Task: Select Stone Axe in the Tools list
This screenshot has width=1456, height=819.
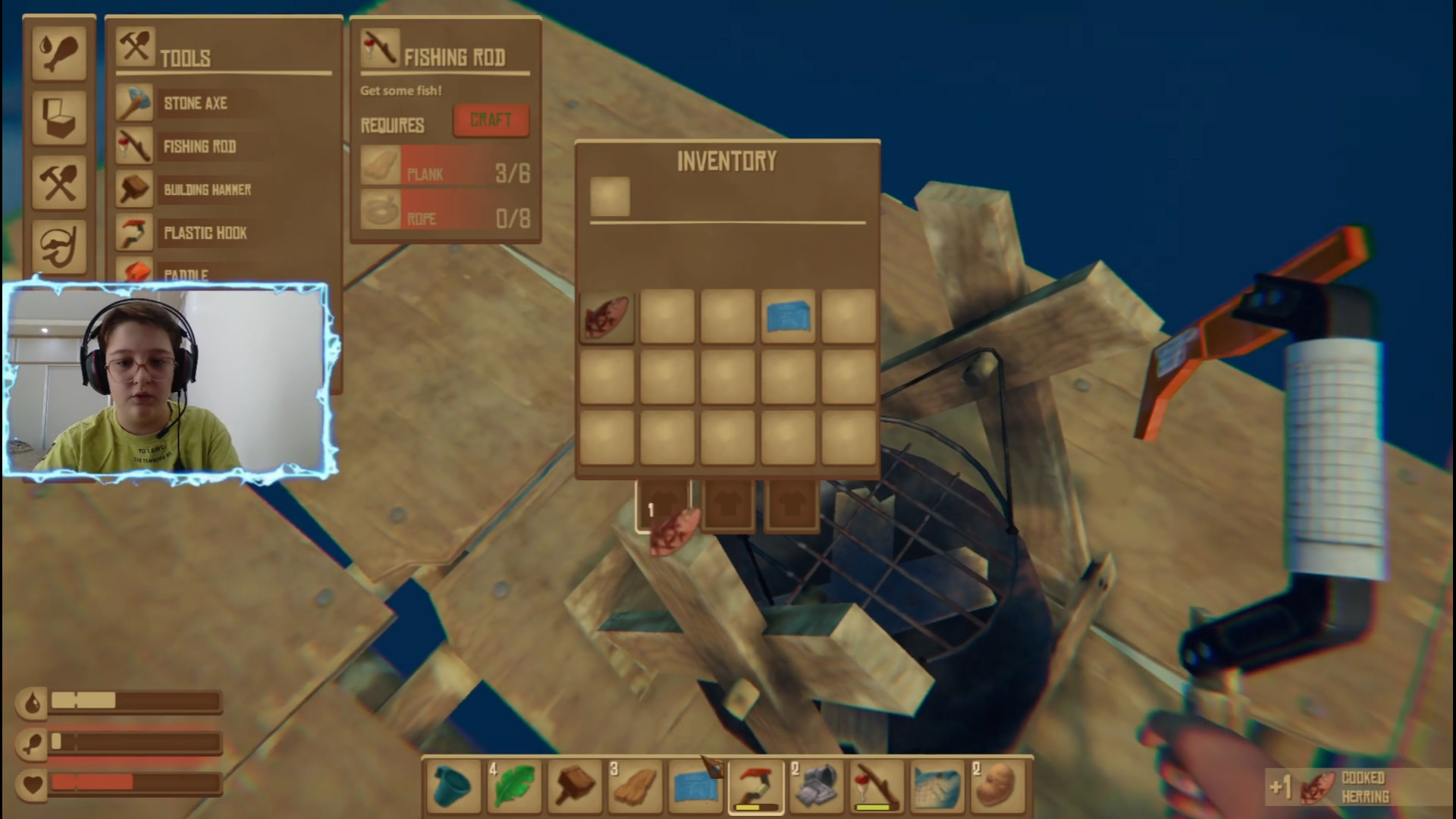Action: [195, 103]
